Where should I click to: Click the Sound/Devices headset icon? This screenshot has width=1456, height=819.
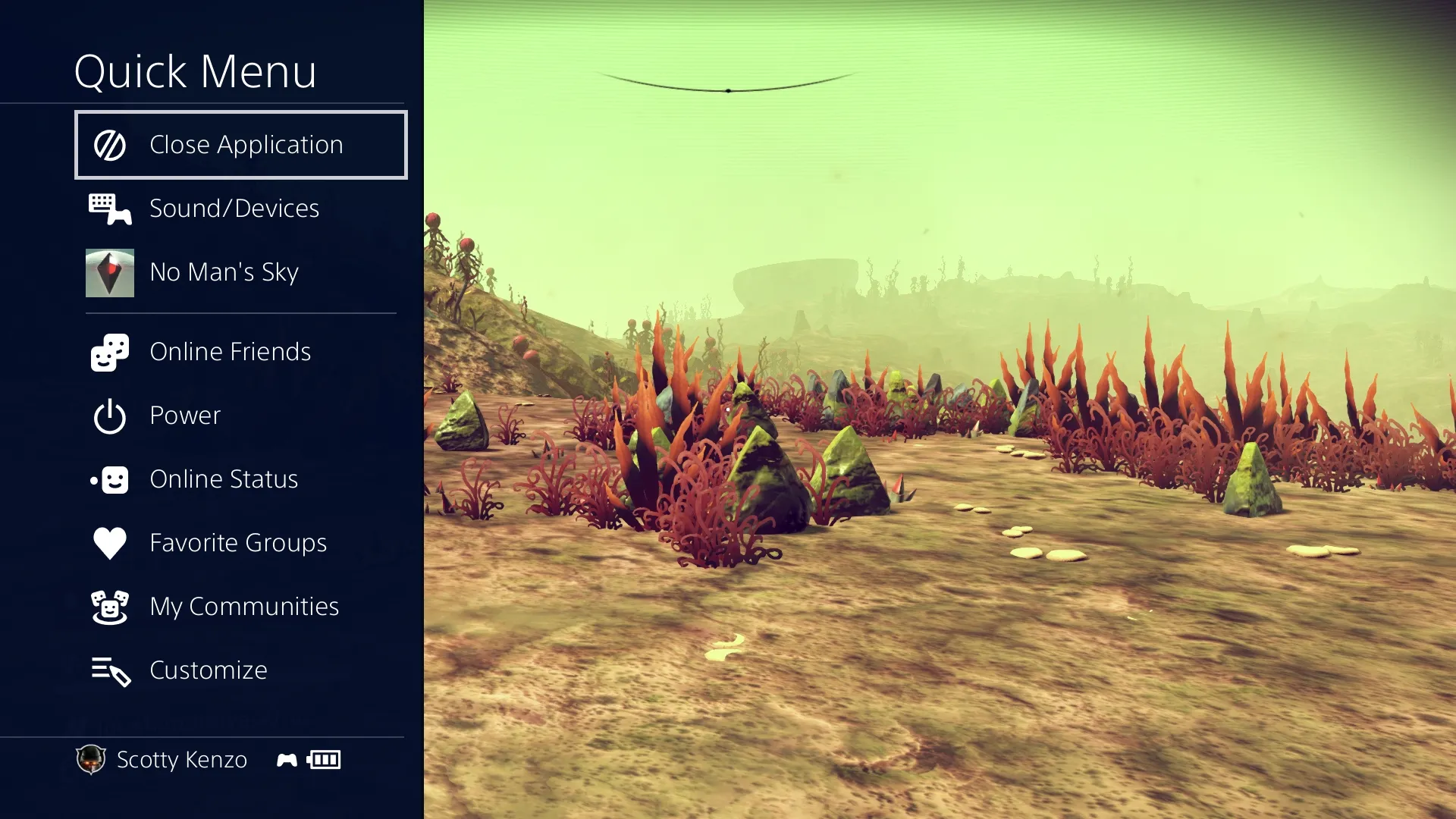click(x=108, y=209)
